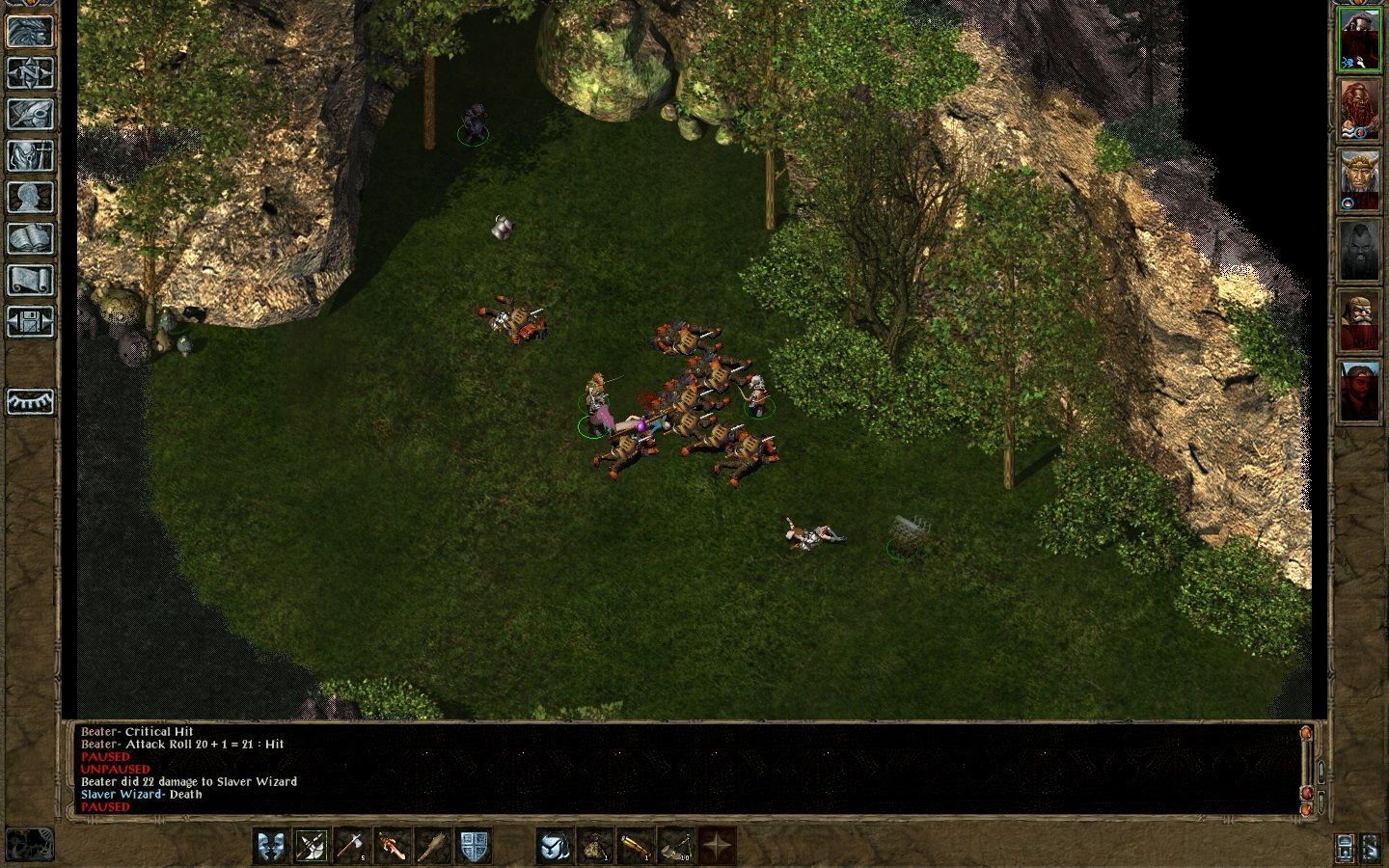Select the red-bearded dwarf portrait
This screenshot has width=1389, height=868.
(x=1359, y=108)
